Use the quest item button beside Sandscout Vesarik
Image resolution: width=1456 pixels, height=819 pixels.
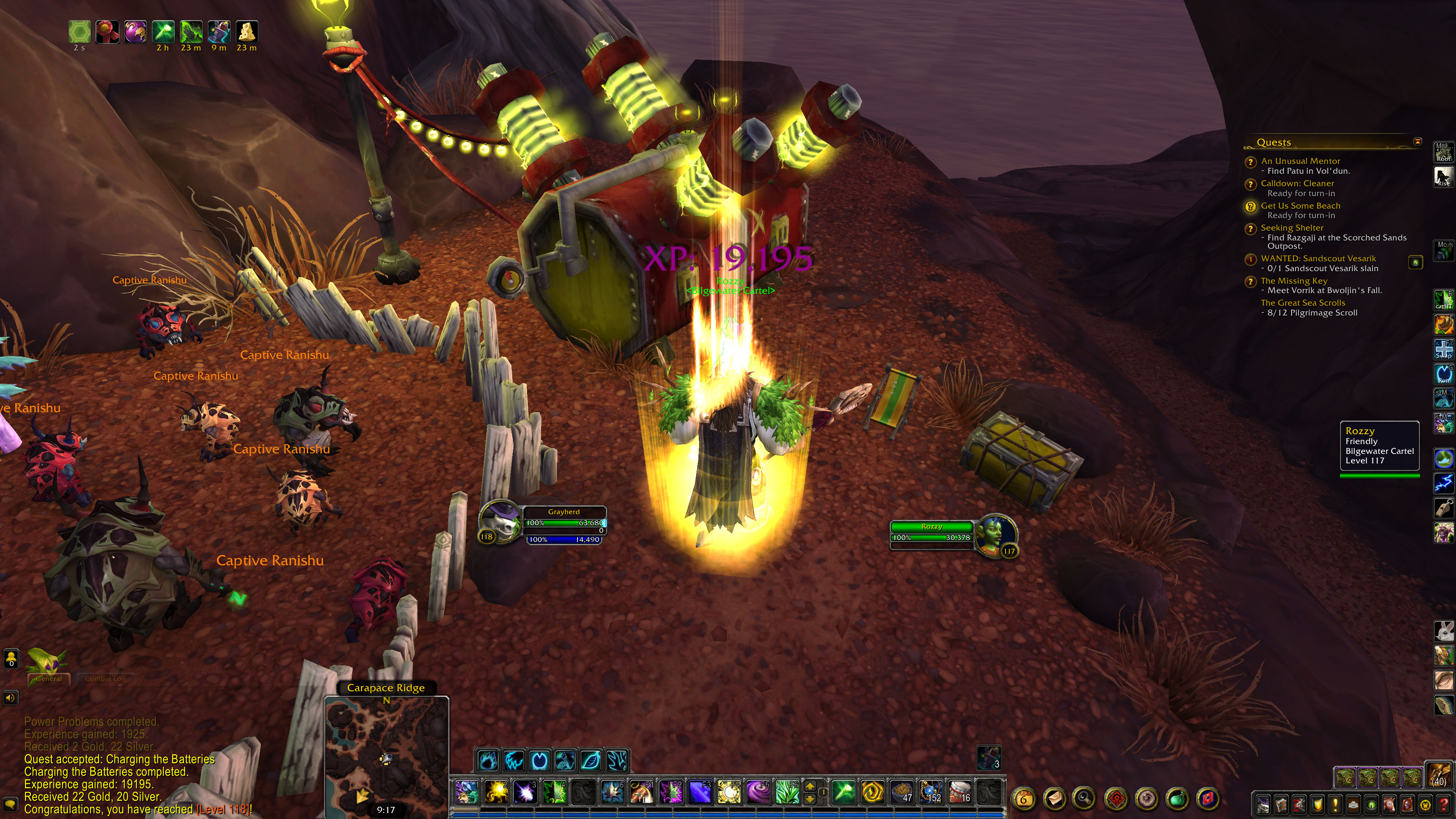pos(1415,262)
